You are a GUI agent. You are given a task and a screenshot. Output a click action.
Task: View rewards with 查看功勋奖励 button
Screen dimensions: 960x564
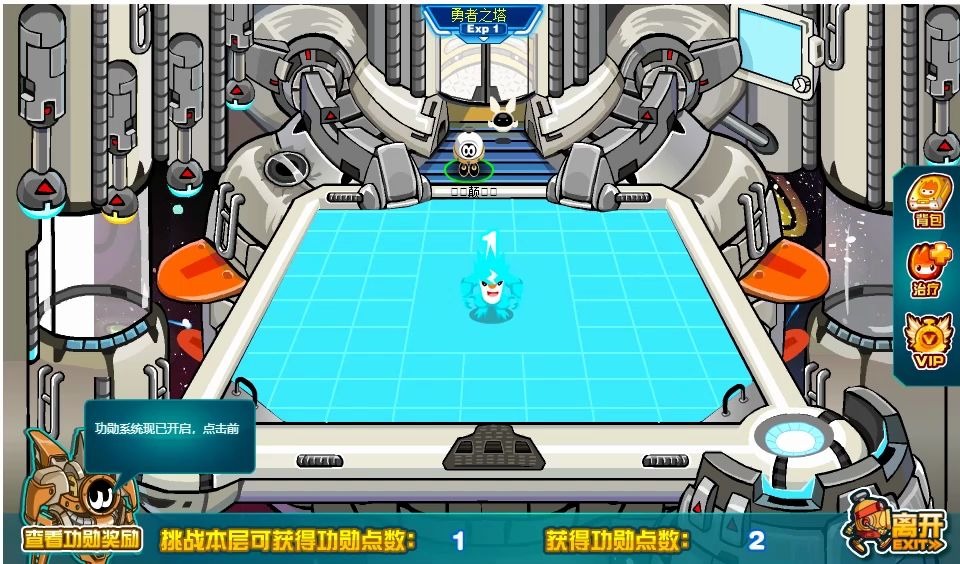pyautogui.click(x=82, y=540)
